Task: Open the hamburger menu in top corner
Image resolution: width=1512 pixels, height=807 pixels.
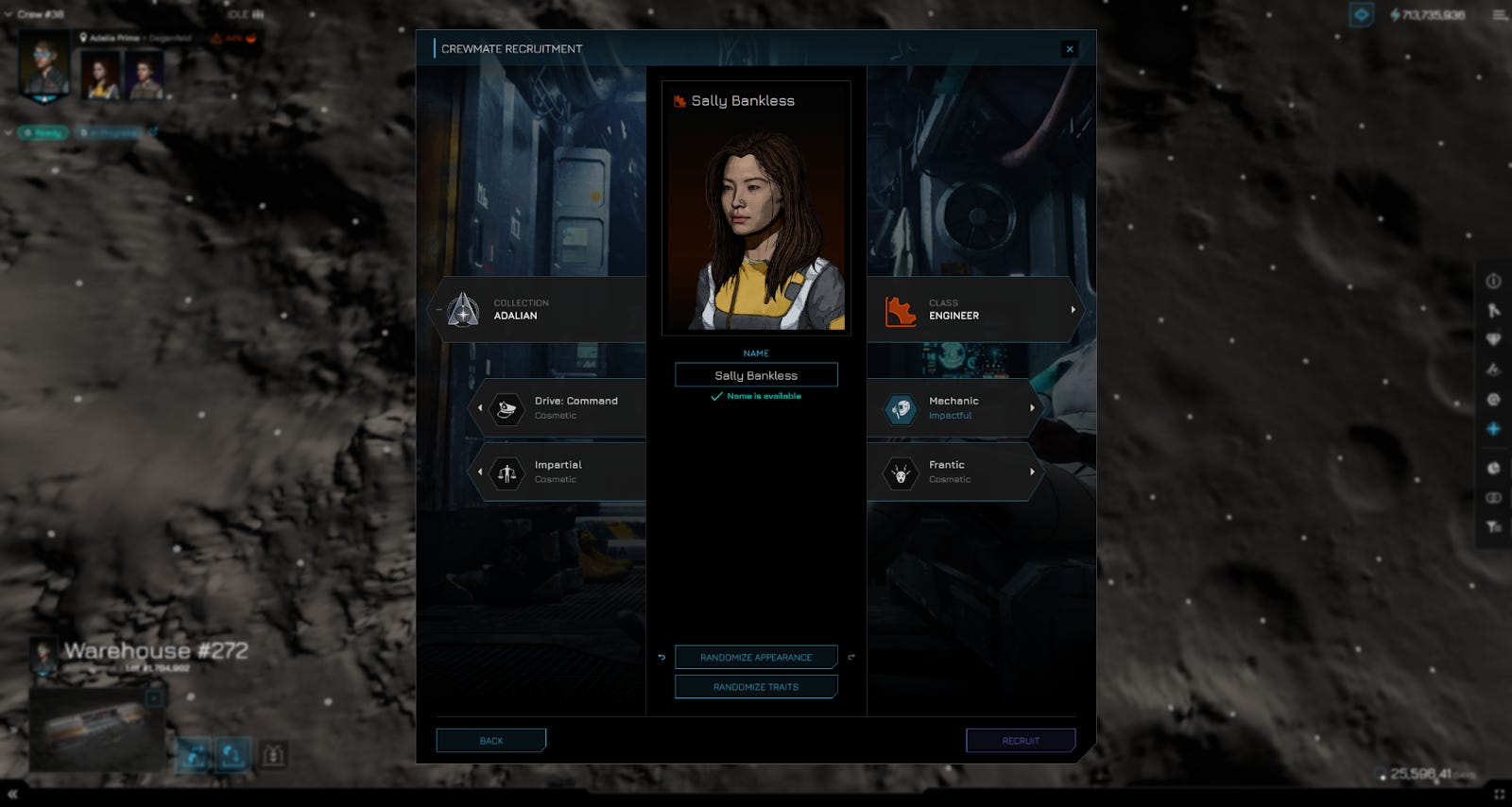Action: 1500,15
